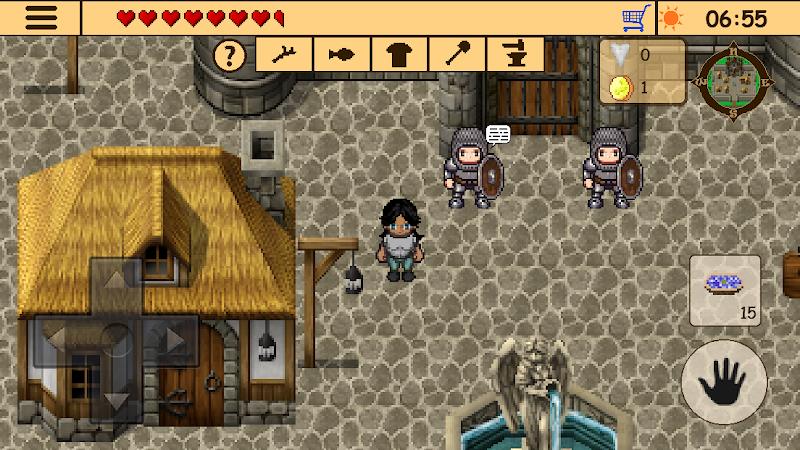Open the shovel tools category
The width and height of the screenshot is (800, 450).
tap(458, 55)
